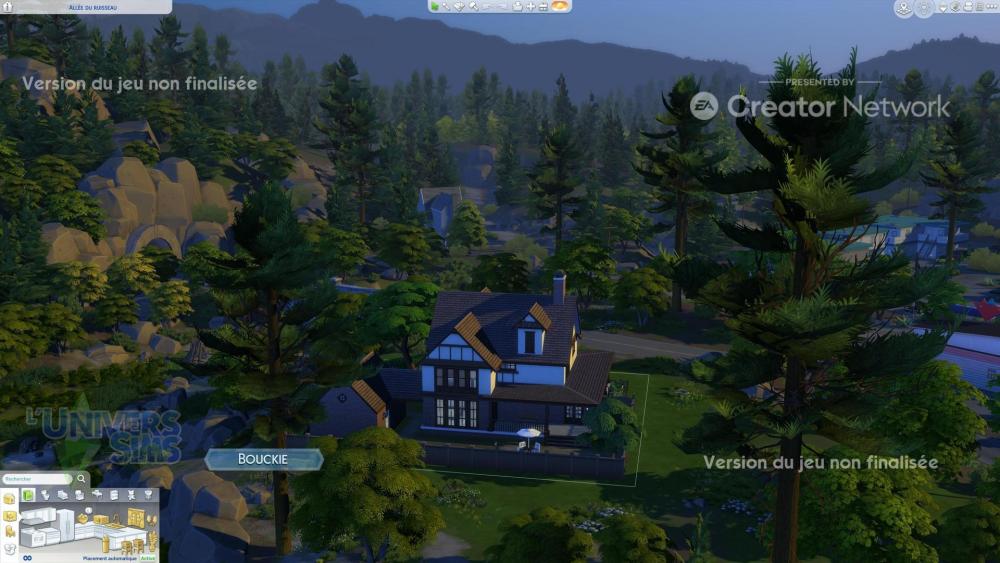Select the green kitchen room category tab

(28, 495)
